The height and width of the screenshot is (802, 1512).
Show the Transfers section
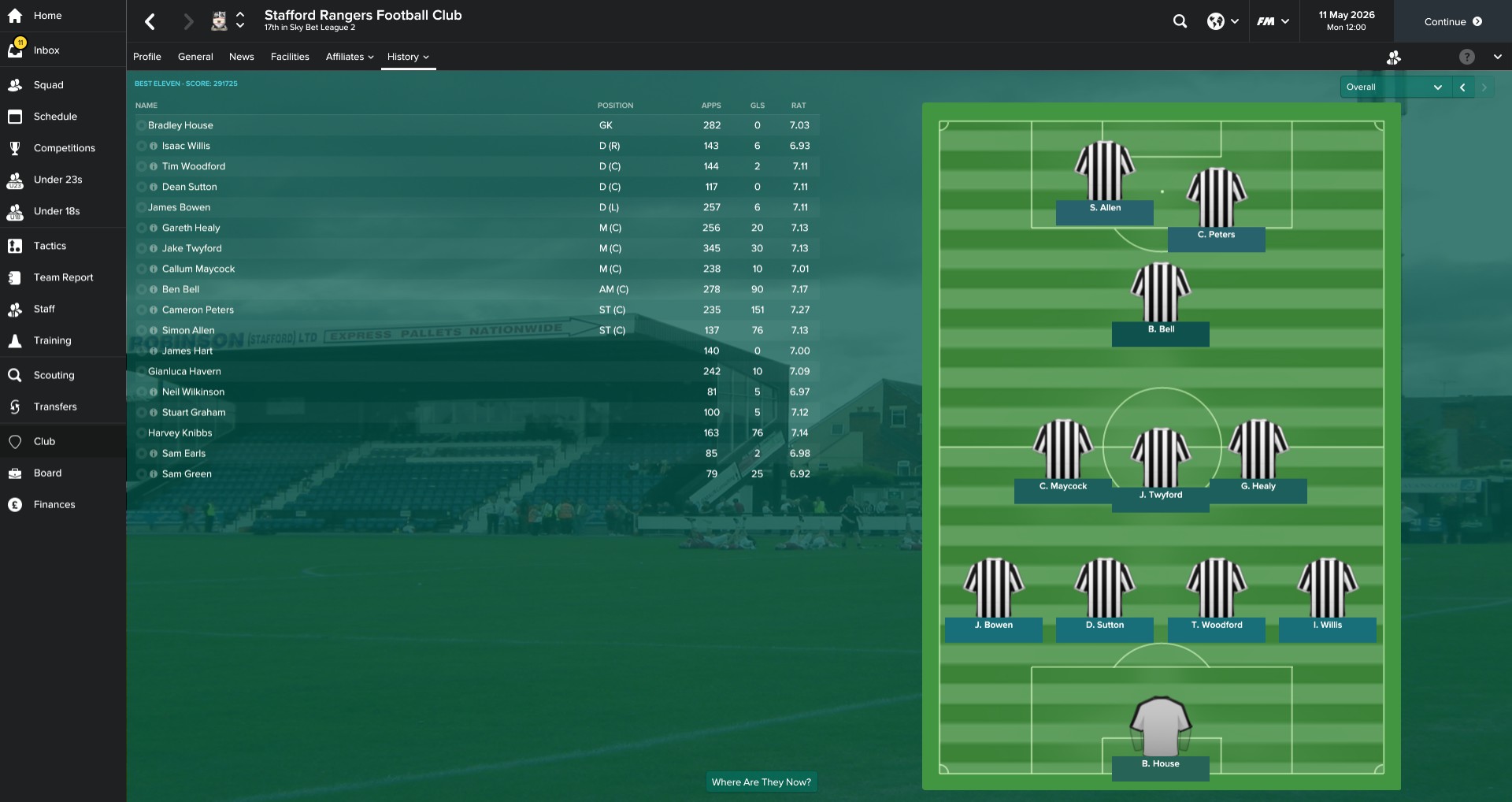tap(55, 407)
